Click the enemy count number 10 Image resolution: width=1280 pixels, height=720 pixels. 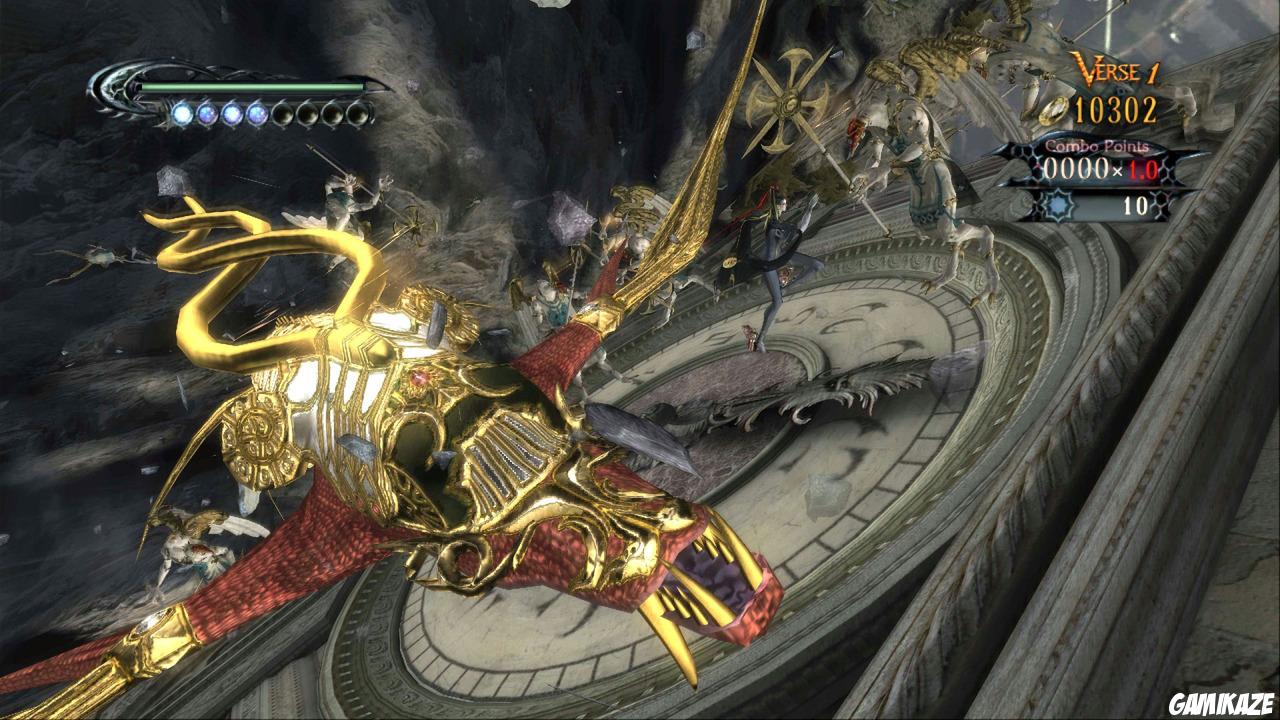click(x=1135, y=204)
